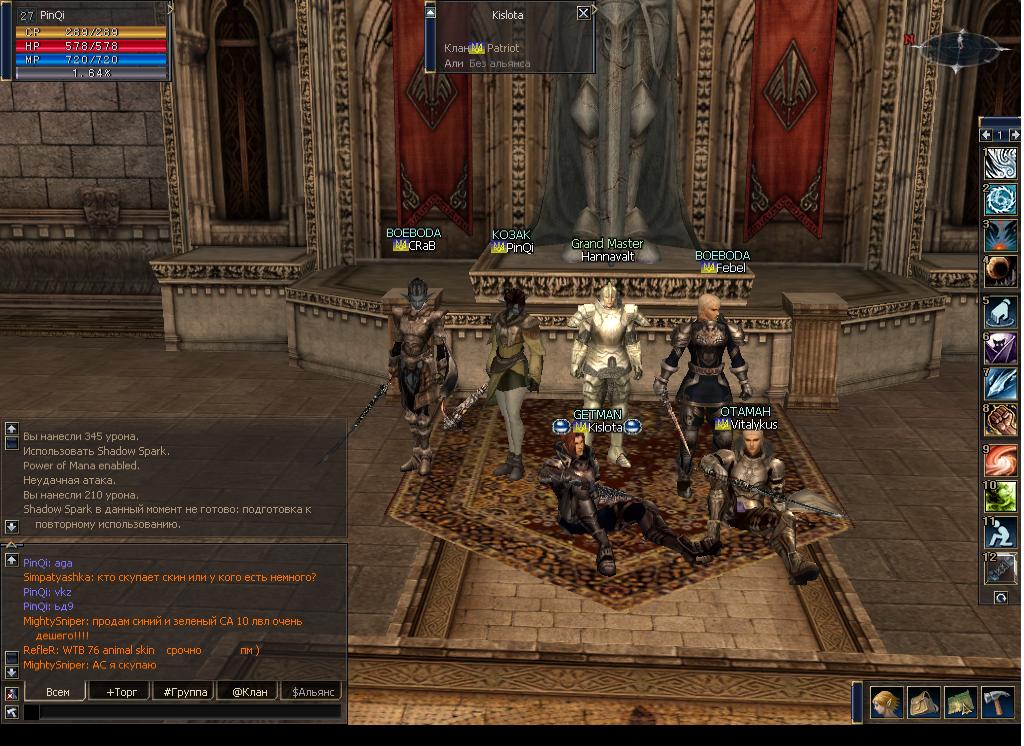Switch to the @Клан chat tab

tap(249, 691)
